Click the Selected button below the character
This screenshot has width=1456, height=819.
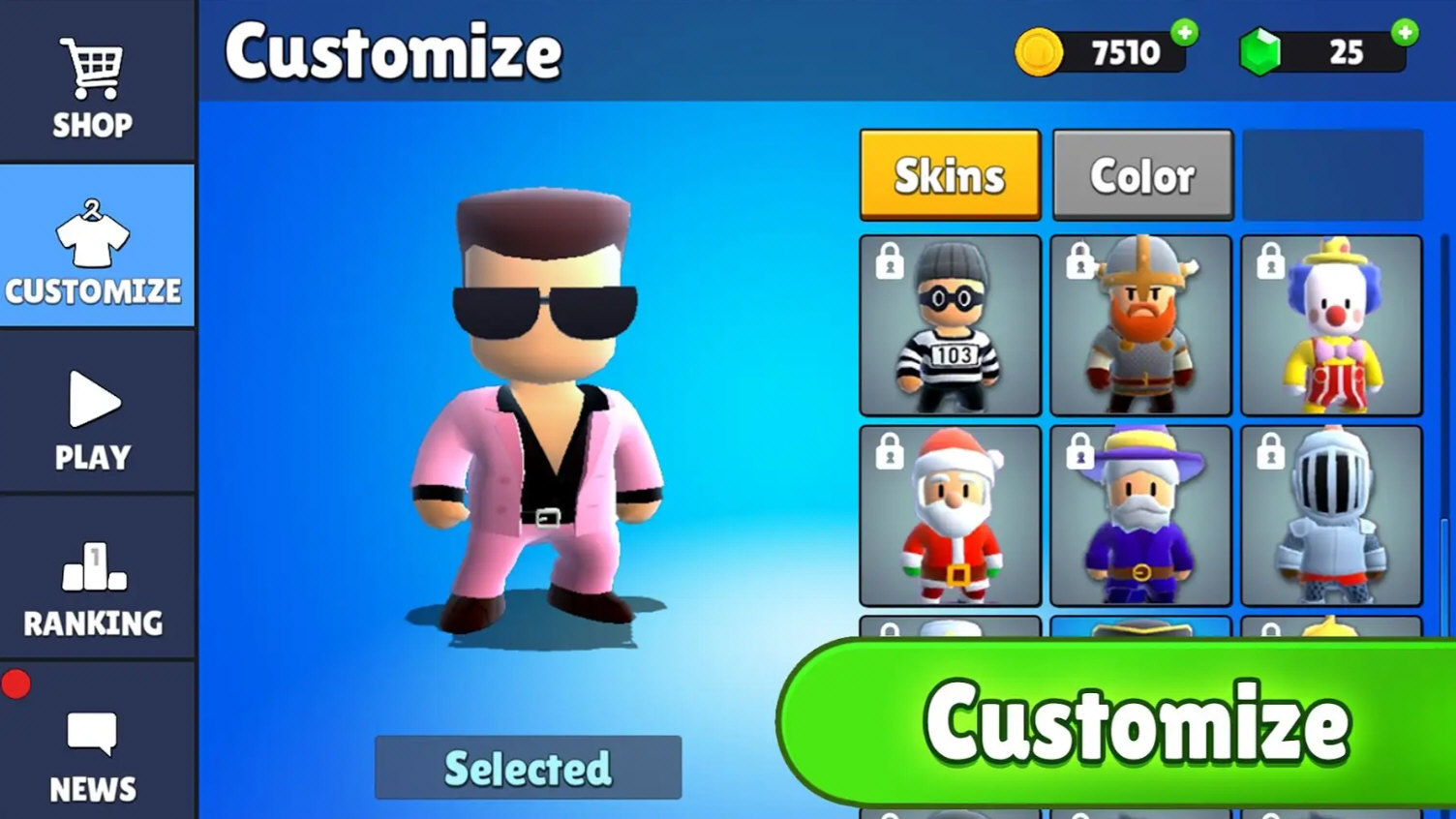click(x=528, y=768)
